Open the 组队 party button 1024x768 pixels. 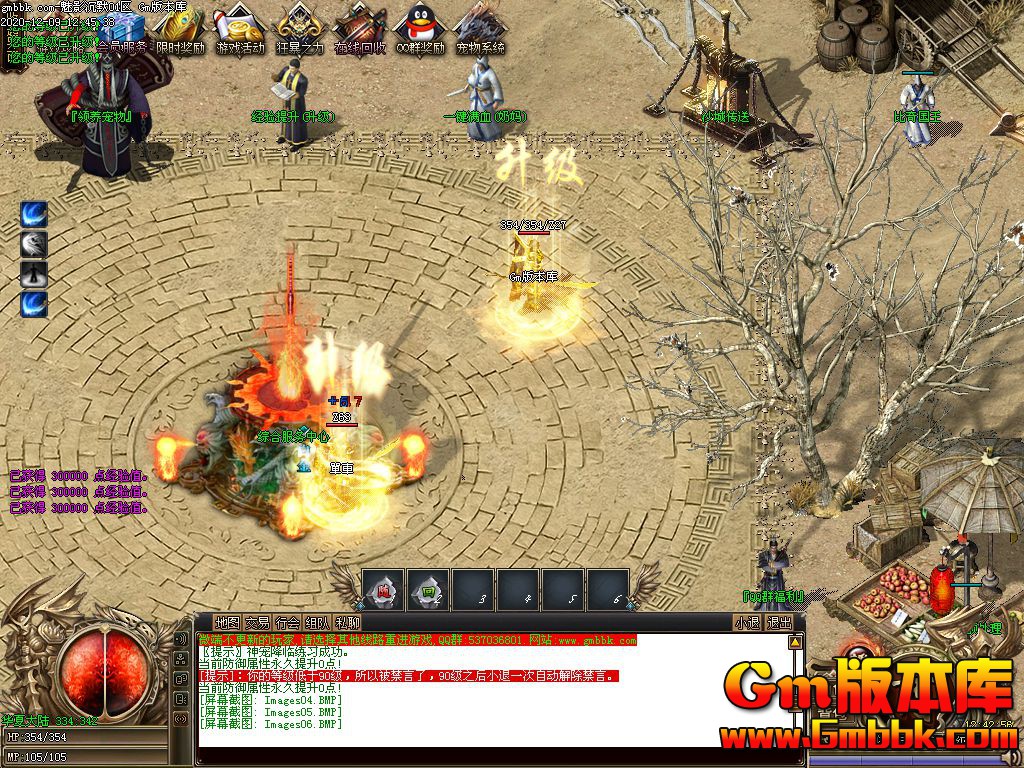318,622
